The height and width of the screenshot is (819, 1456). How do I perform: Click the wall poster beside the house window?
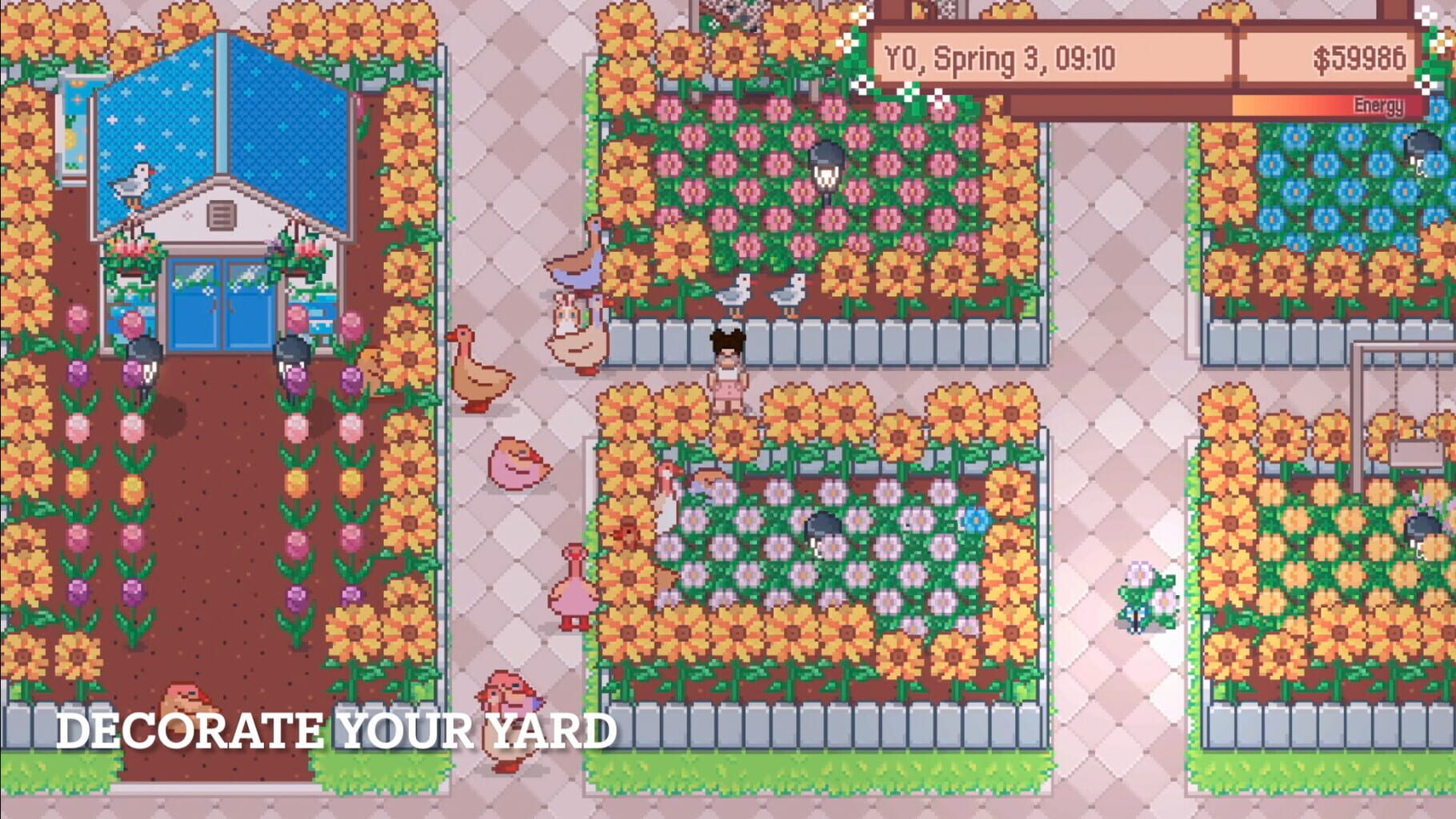76,108
